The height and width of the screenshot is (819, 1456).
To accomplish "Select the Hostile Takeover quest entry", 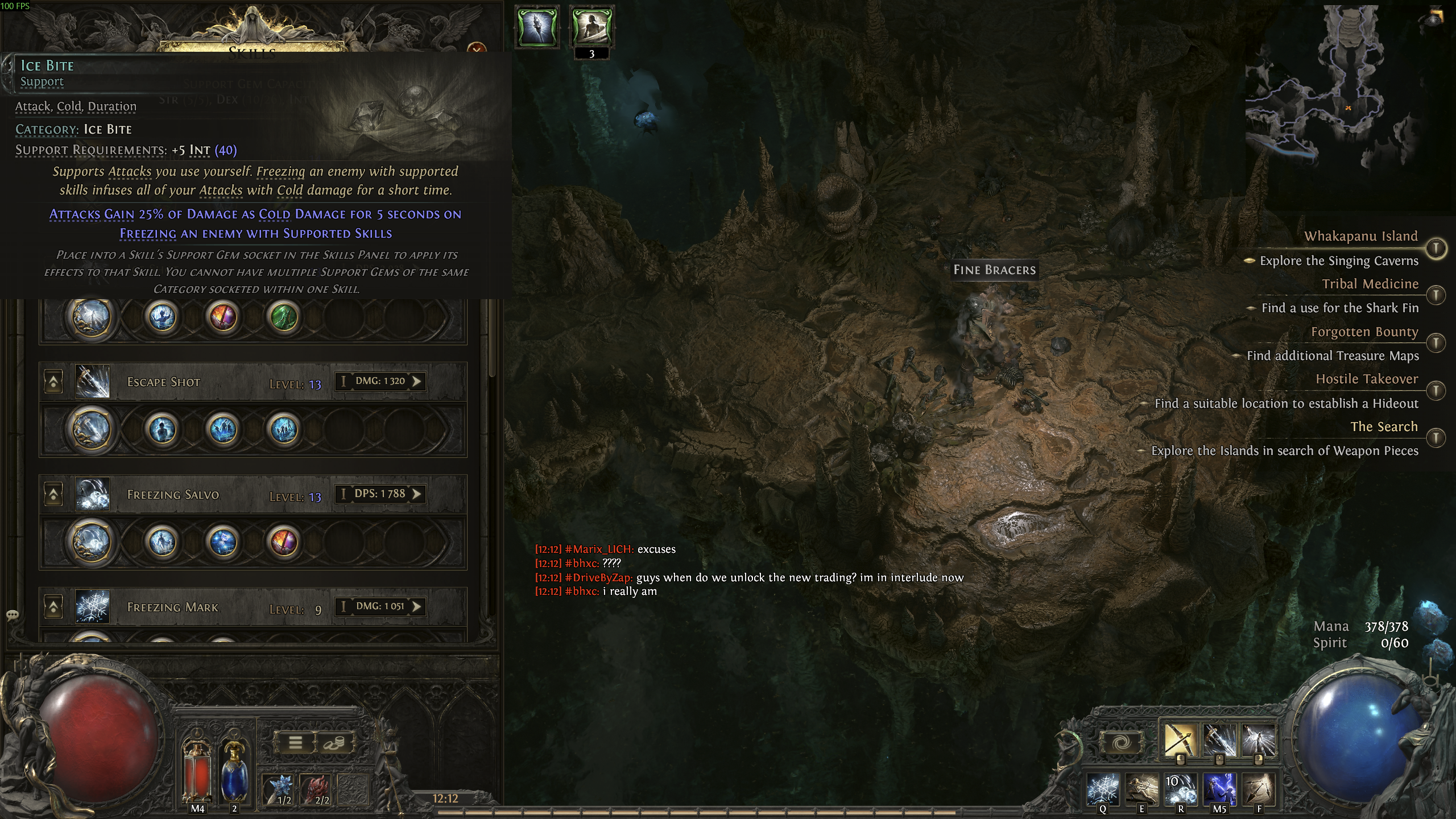I will pyautogui.click(x=1366, y=379).
